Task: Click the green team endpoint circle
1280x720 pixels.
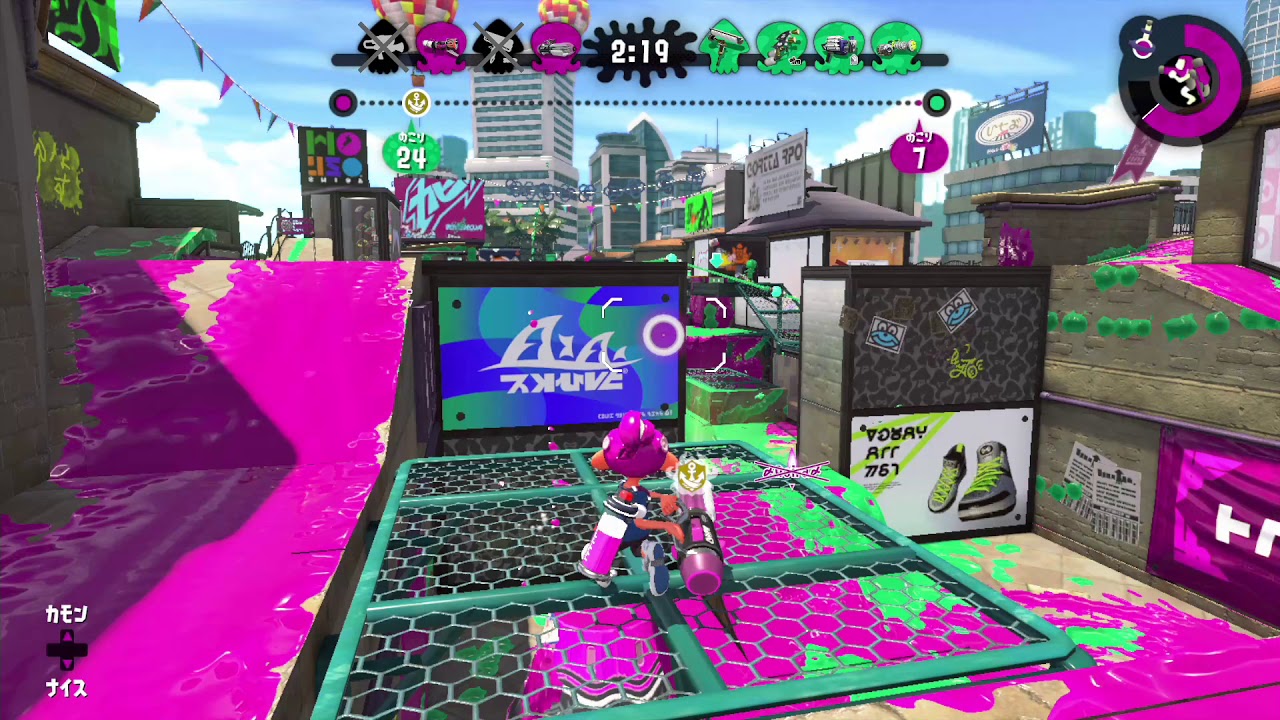Action: (936, 103)
